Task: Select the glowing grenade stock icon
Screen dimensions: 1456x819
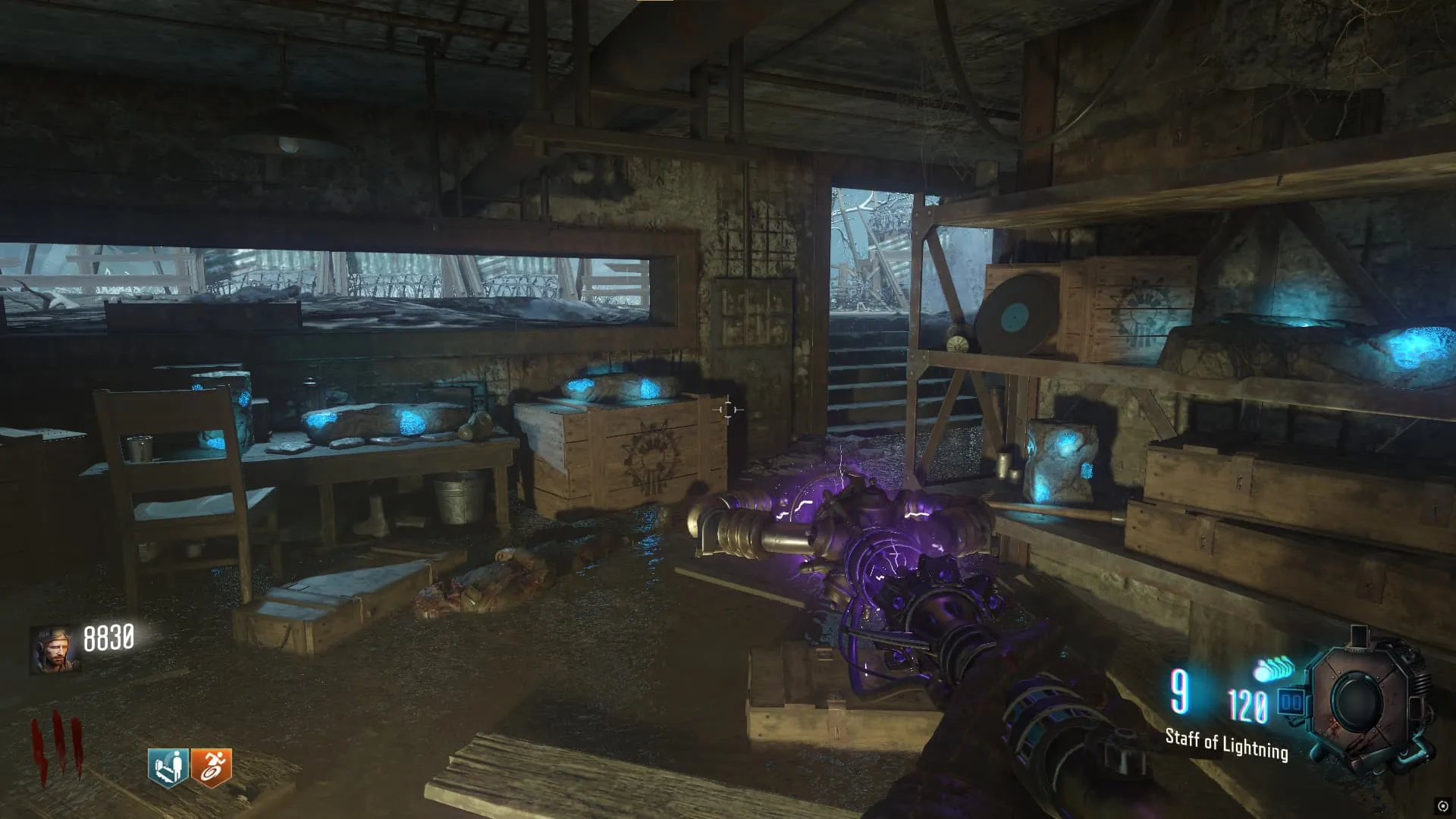Action: 1275,670
